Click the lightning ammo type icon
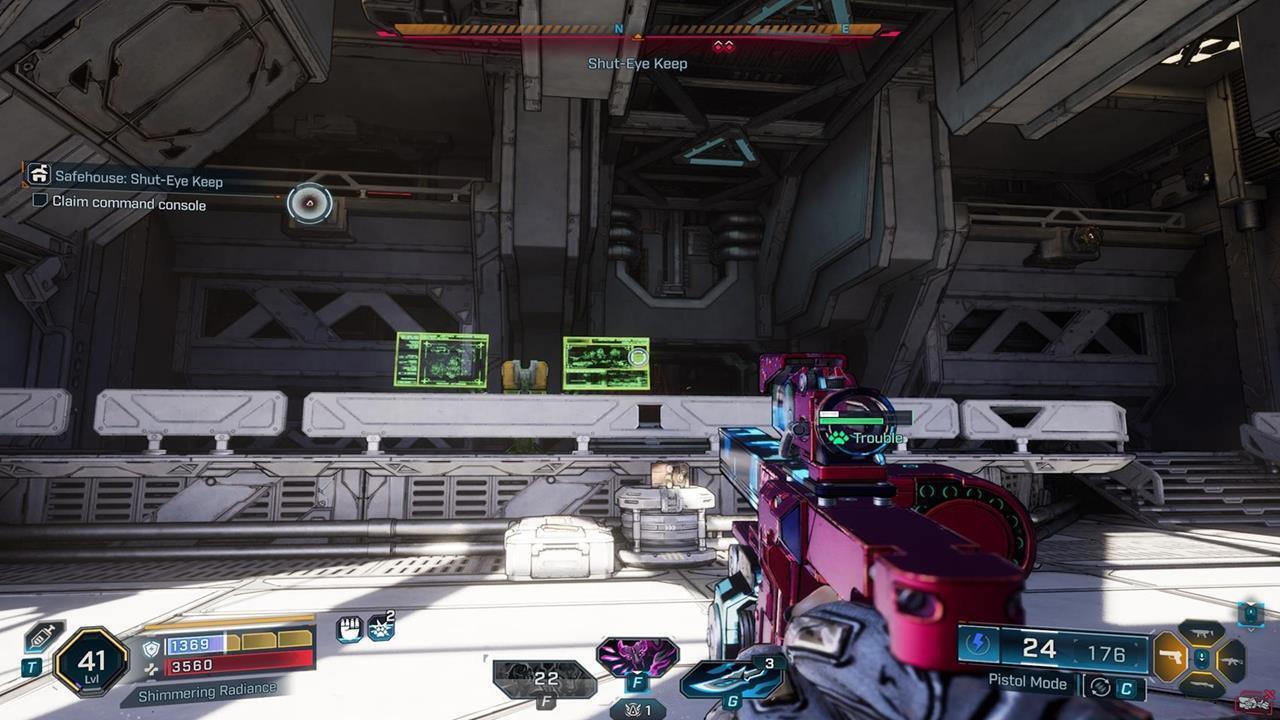 click(x=978, y=644)
